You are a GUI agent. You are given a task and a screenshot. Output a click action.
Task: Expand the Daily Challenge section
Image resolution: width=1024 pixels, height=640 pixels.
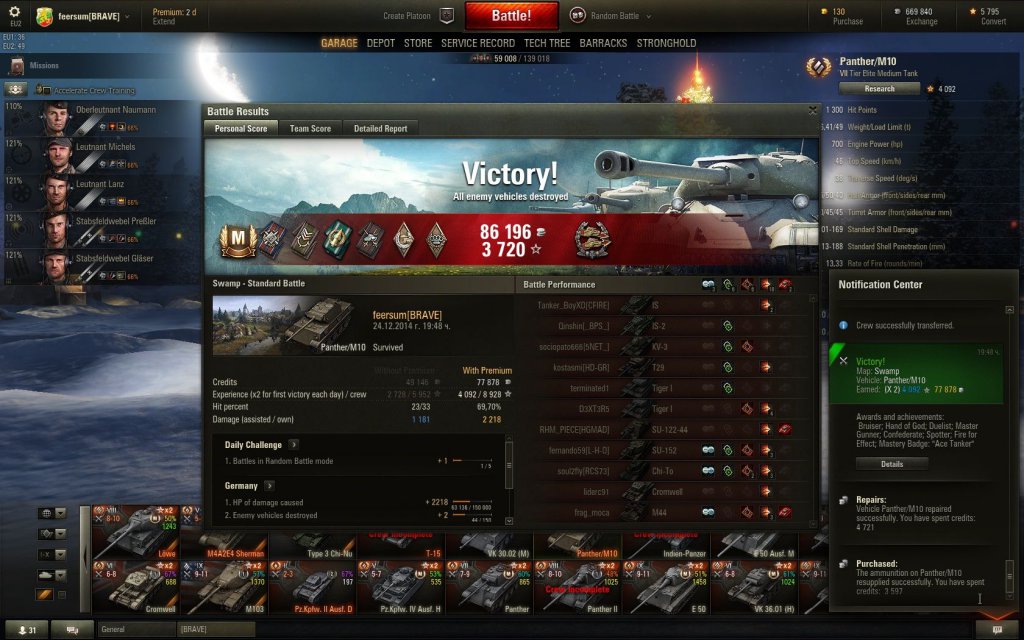(x=293, y=444)
